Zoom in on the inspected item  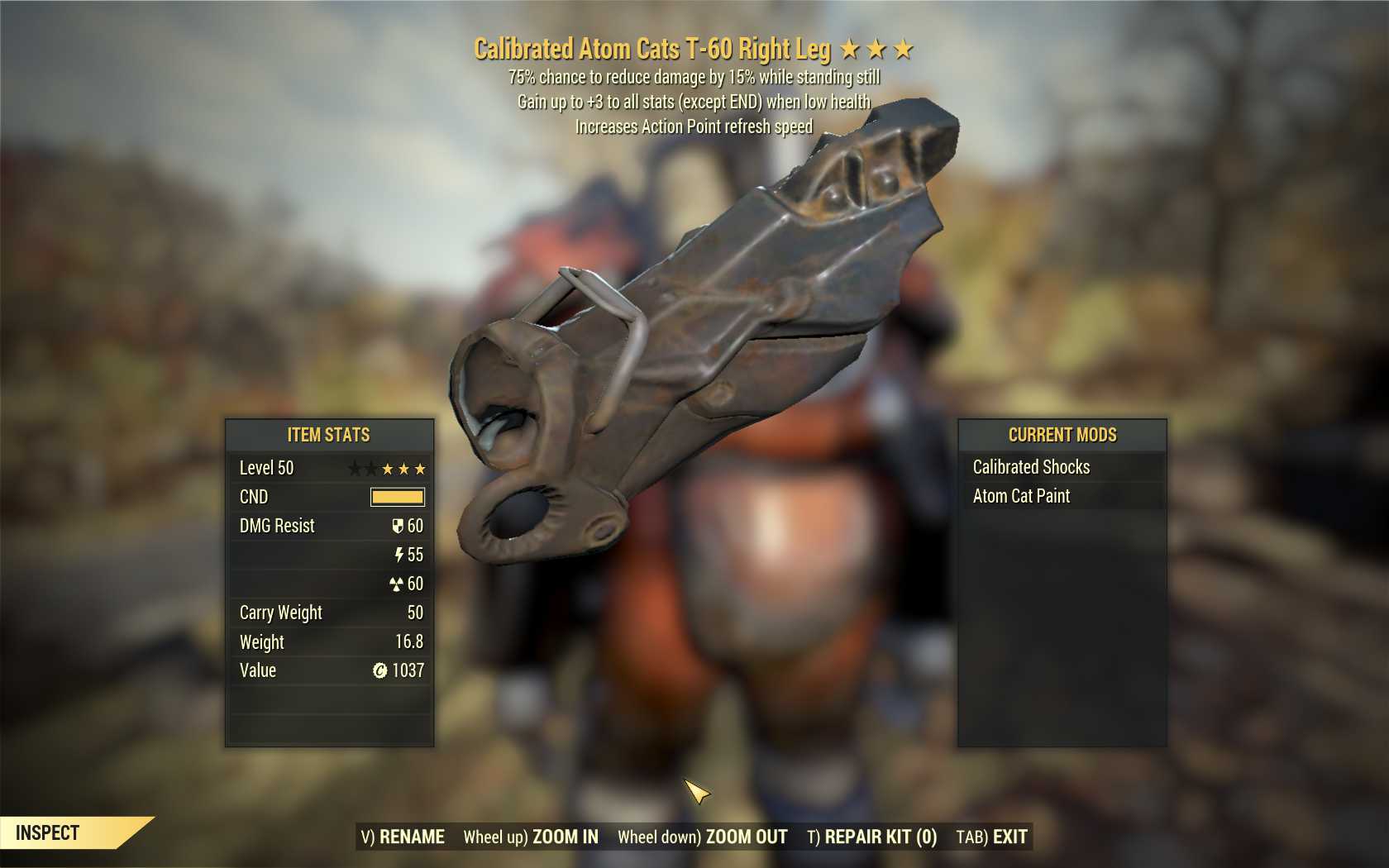pos(531,837)
